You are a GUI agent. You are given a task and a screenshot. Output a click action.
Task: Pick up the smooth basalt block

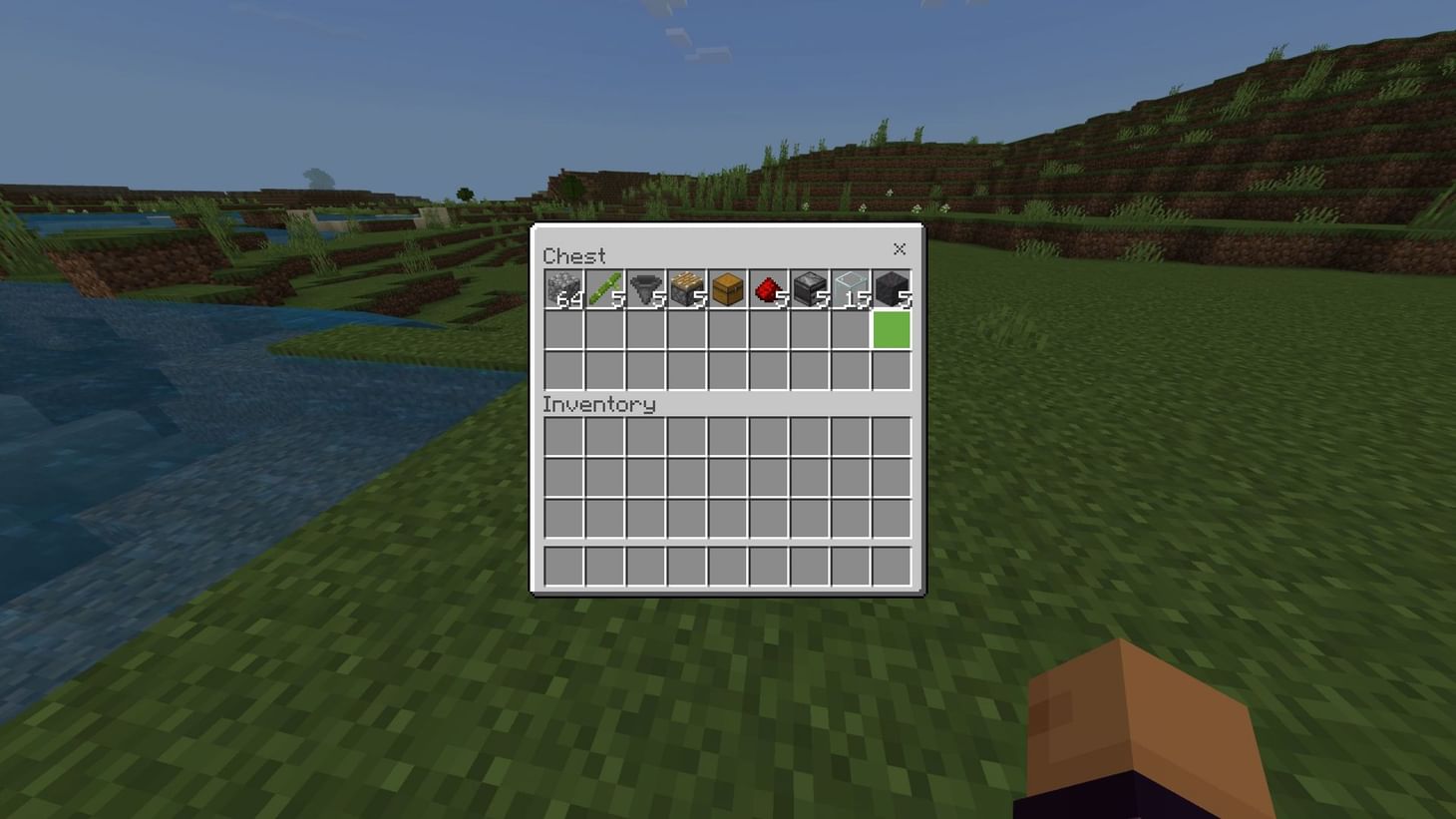tap(892, 289)
